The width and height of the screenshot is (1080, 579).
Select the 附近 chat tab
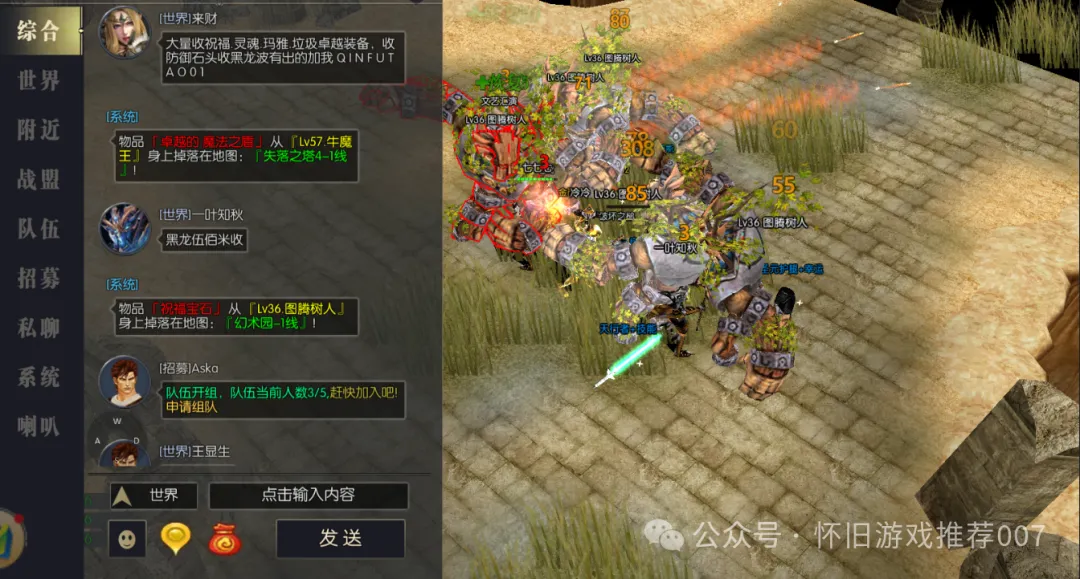pyautogui.click(x=40, y=130)
